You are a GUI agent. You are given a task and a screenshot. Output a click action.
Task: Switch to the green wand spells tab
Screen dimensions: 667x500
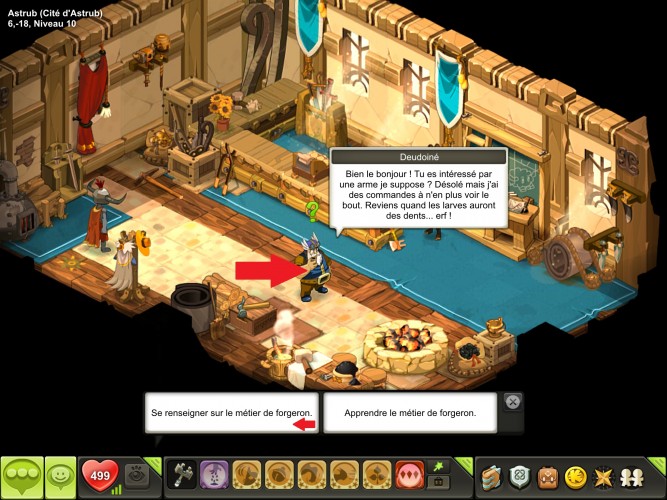click(x=436, y=466)
